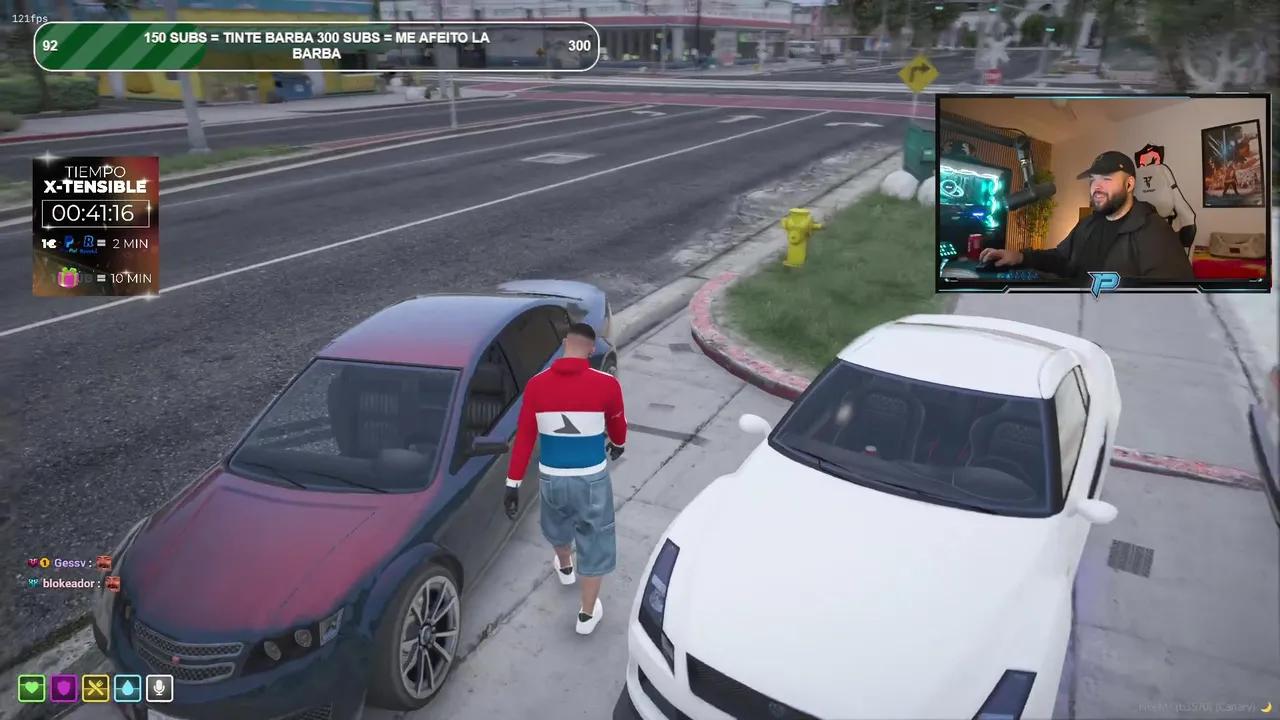
Task: Click the 121fps counter at top left
Action: 28,17
